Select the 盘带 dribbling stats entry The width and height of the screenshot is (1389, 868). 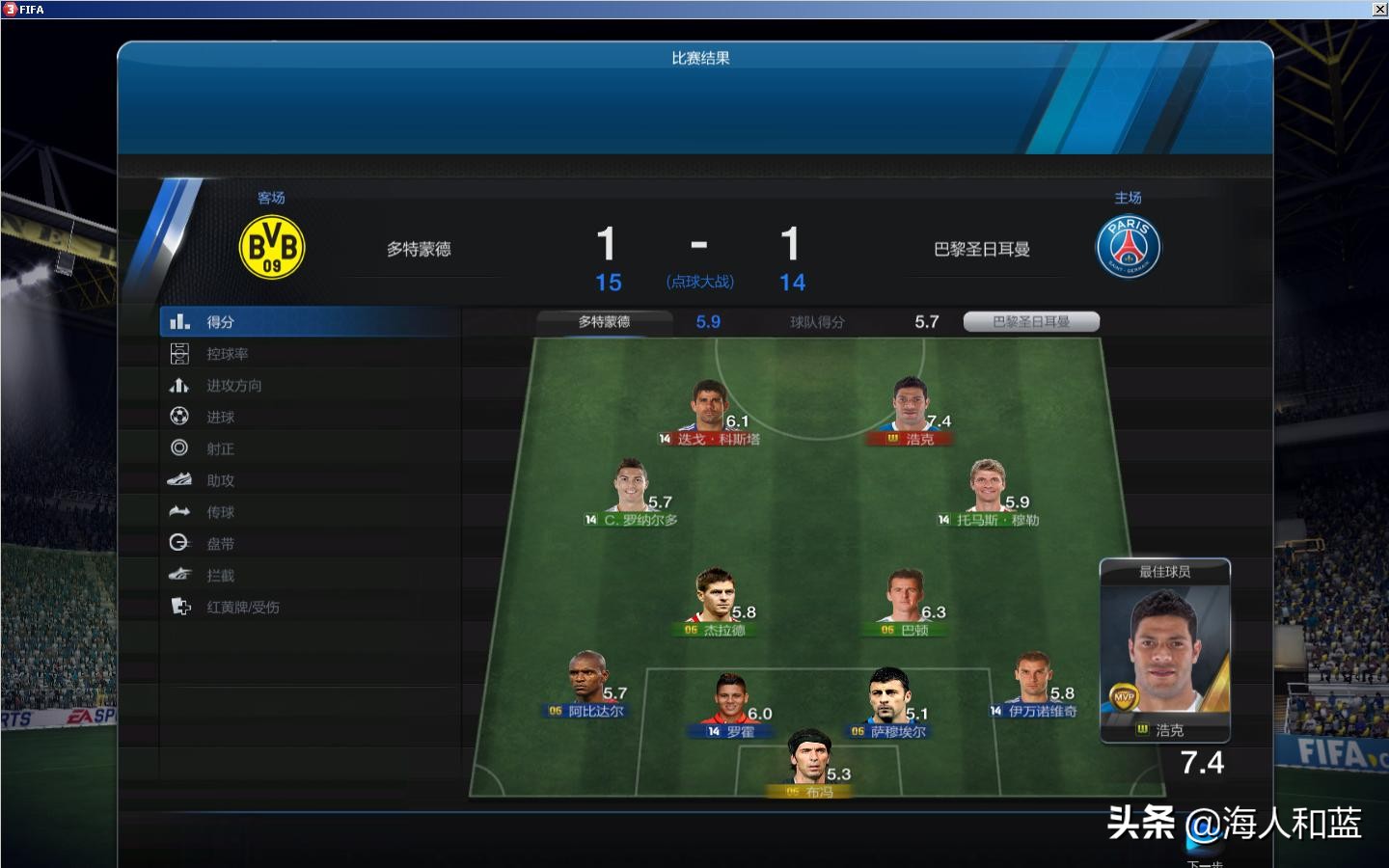coord(180,543)
